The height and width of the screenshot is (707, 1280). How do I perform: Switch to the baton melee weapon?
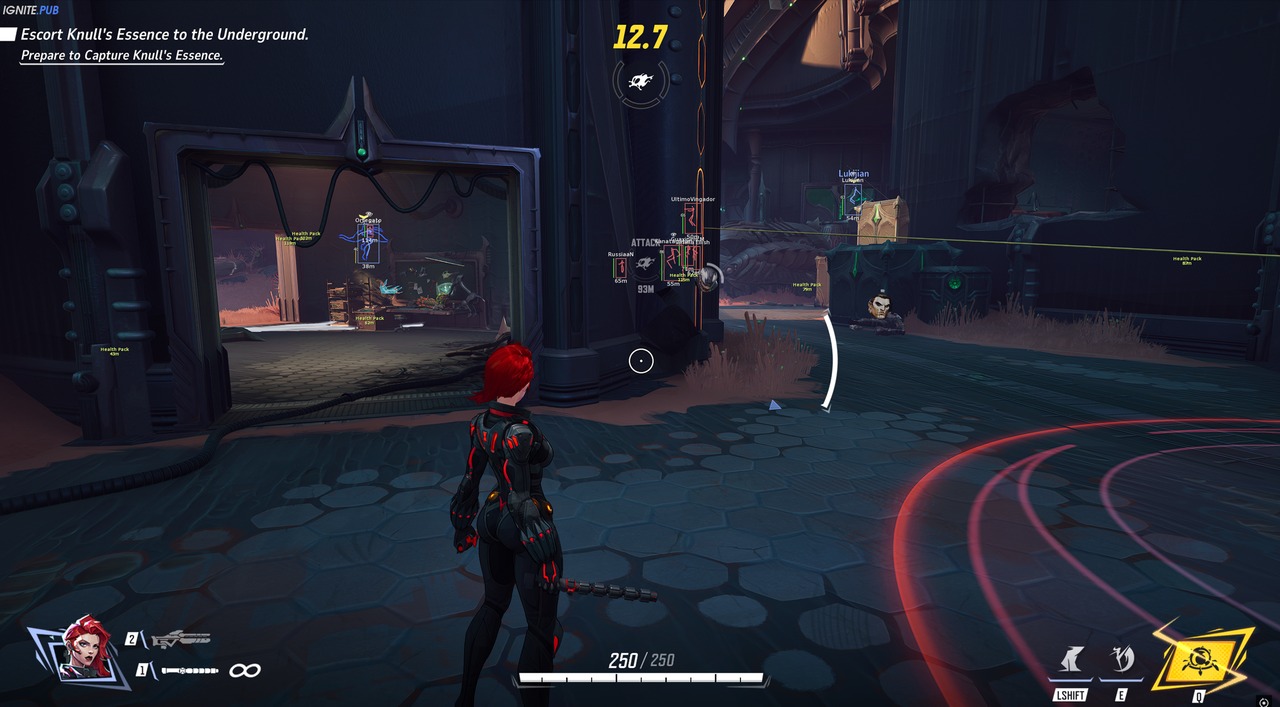pyautogui.click(x=189, y=670)
